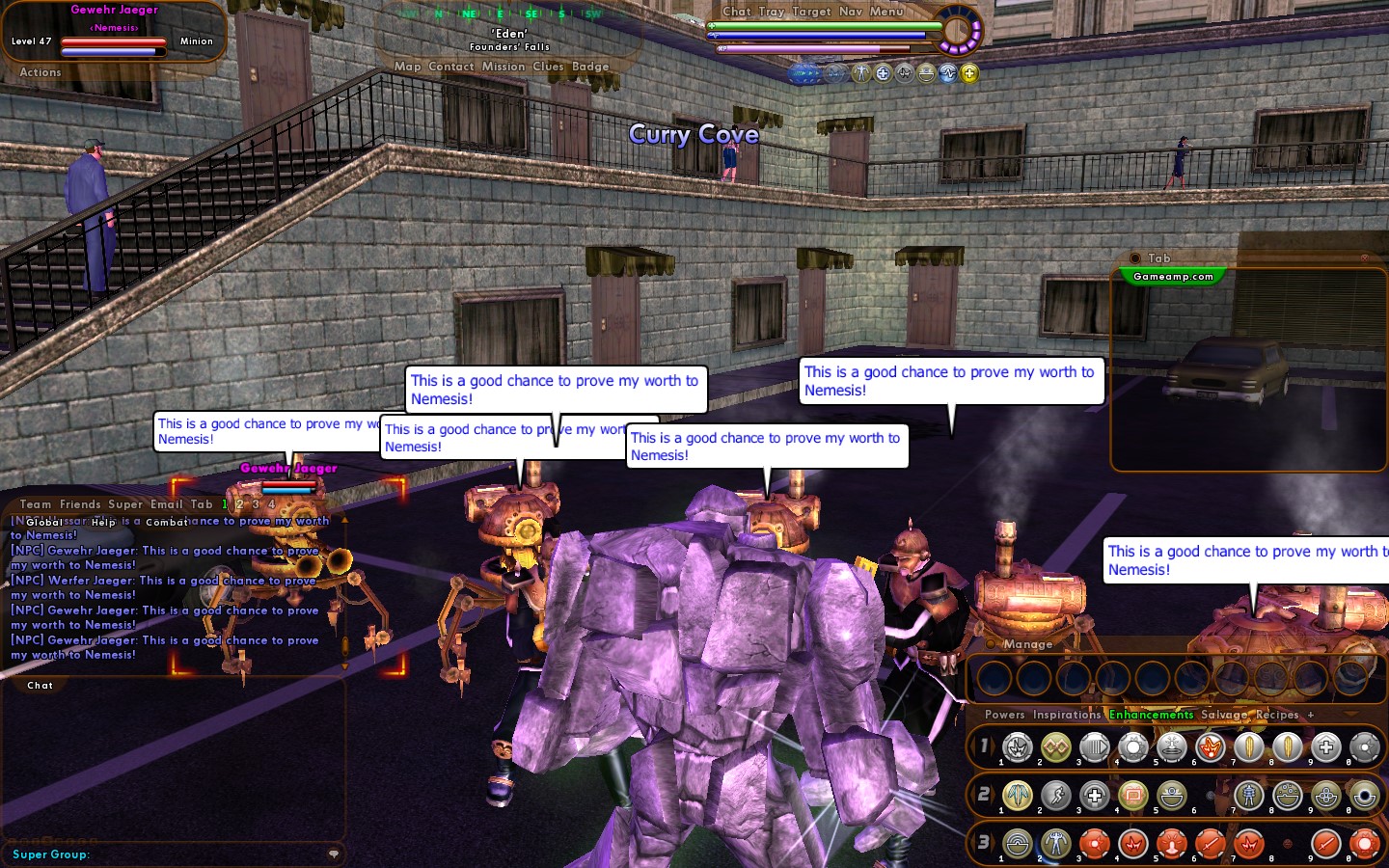1389x868 pixels.
Task: Show the Mission panel
Action: click(x=504, y=67)
